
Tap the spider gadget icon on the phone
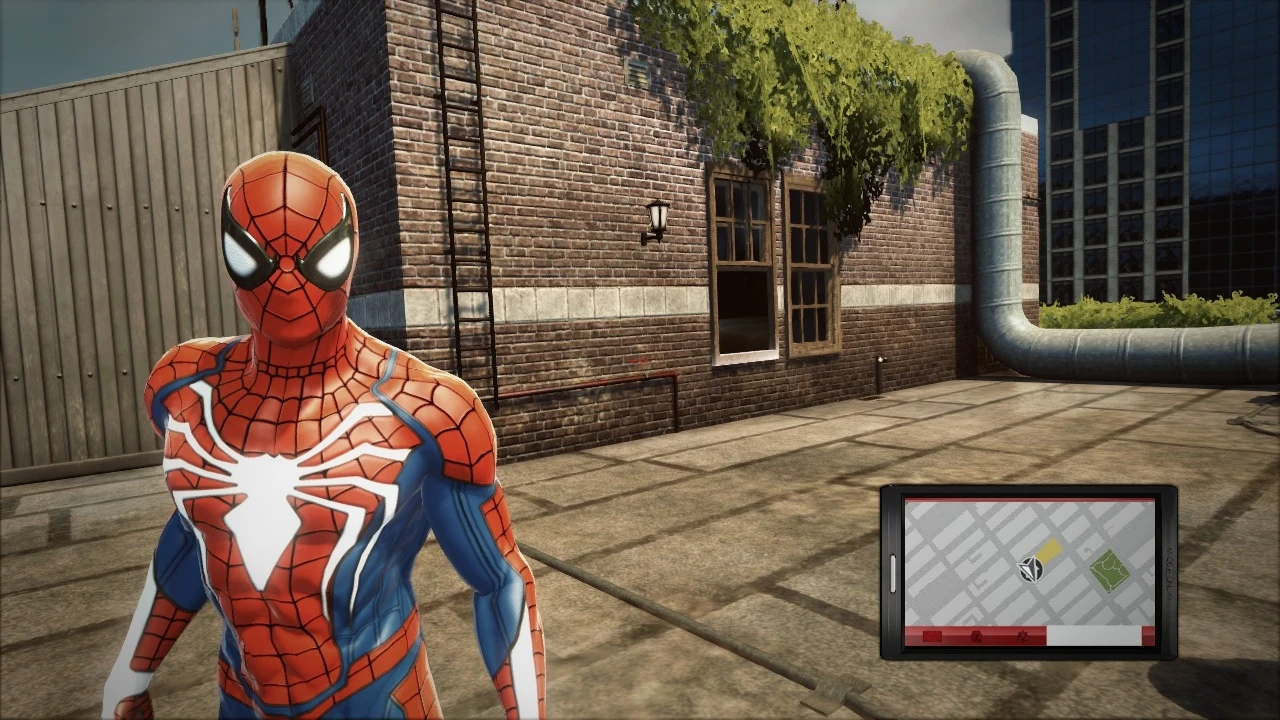(x=1025, y=637)
